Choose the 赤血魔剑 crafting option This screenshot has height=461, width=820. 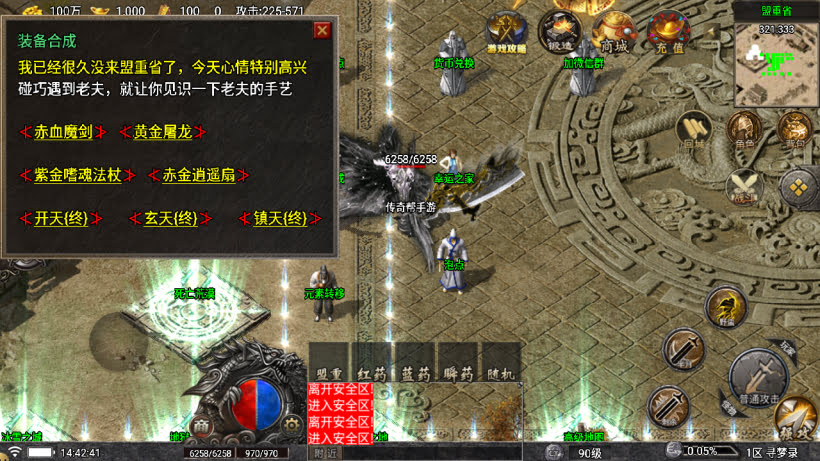click(63, 132)
